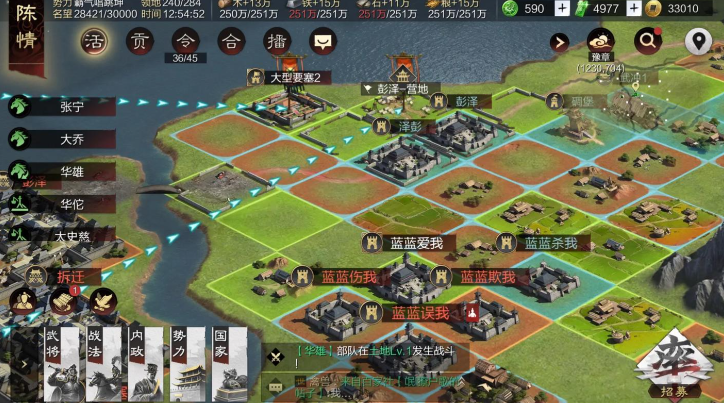The image size is (724, 403).
Task: Open the 战法 tactics card
Action: (103, 365)
